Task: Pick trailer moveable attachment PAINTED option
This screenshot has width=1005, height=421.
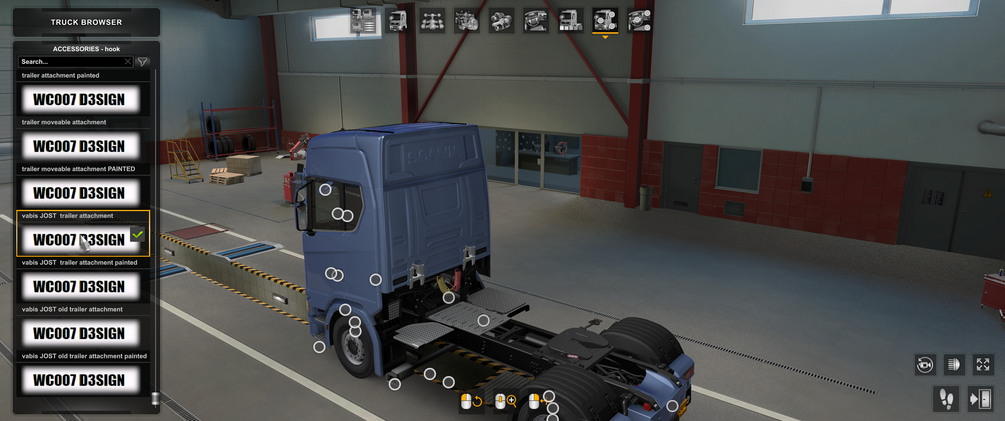Action: tap(79, 193)
